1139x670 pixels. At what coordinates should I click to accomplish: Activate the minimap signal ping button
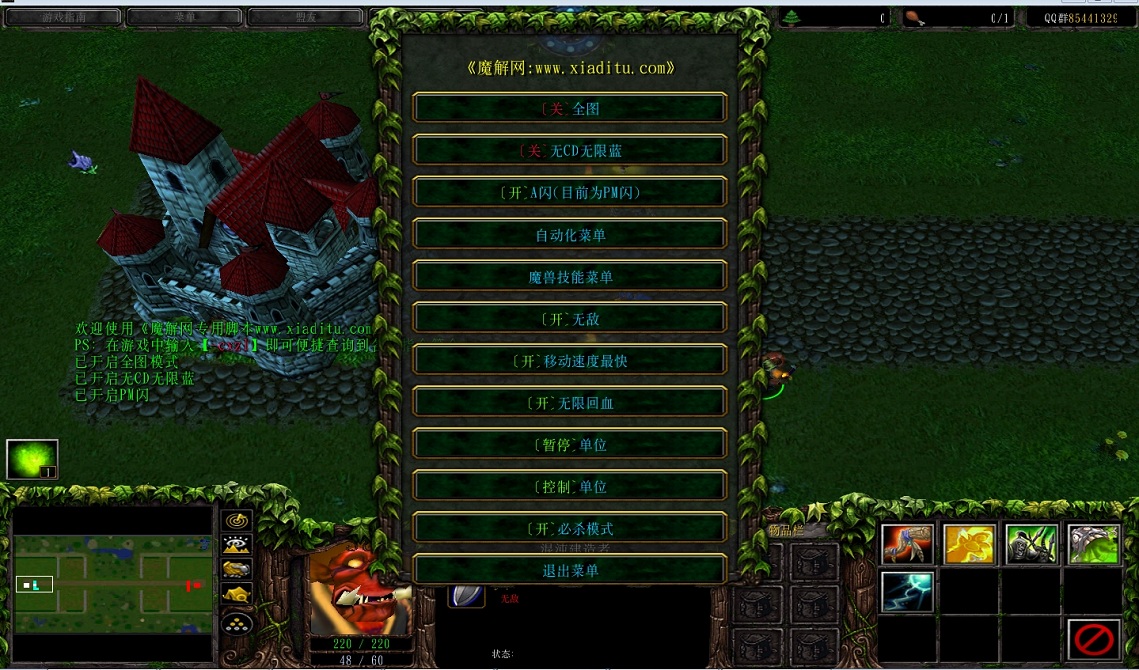237,521
